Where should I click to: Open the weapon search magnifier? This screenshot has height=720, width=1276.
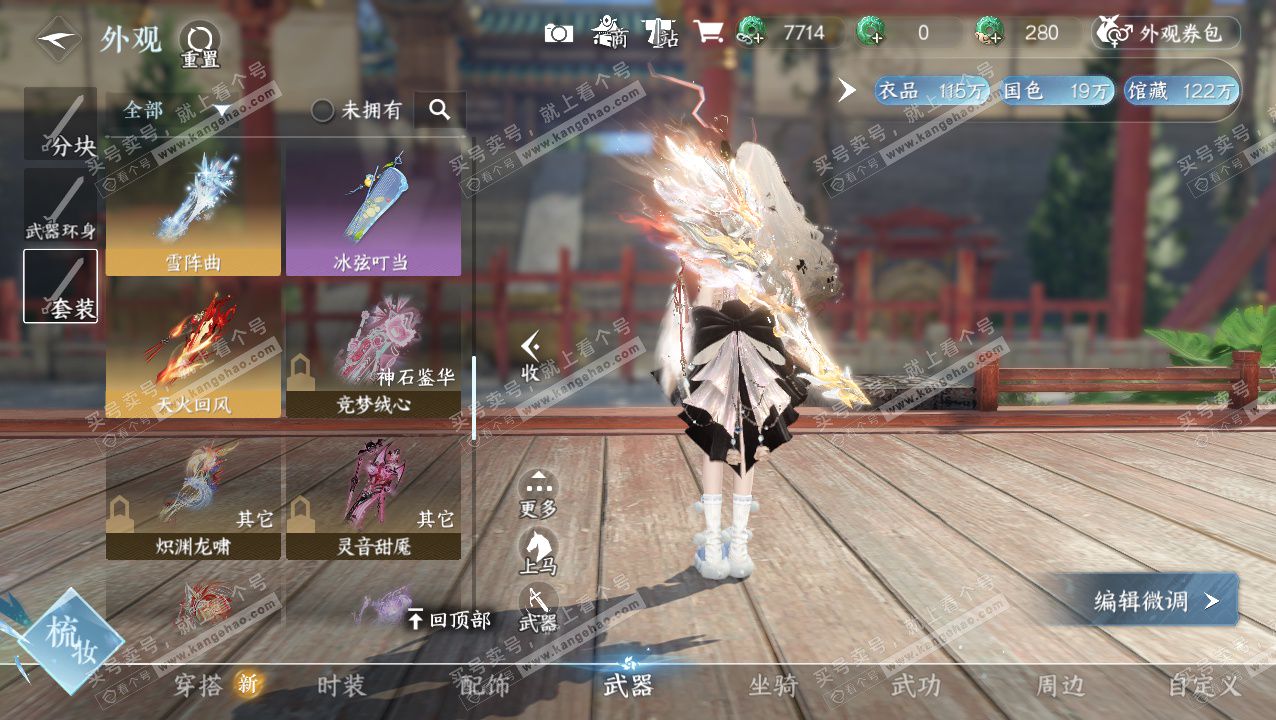pos(439,110)
